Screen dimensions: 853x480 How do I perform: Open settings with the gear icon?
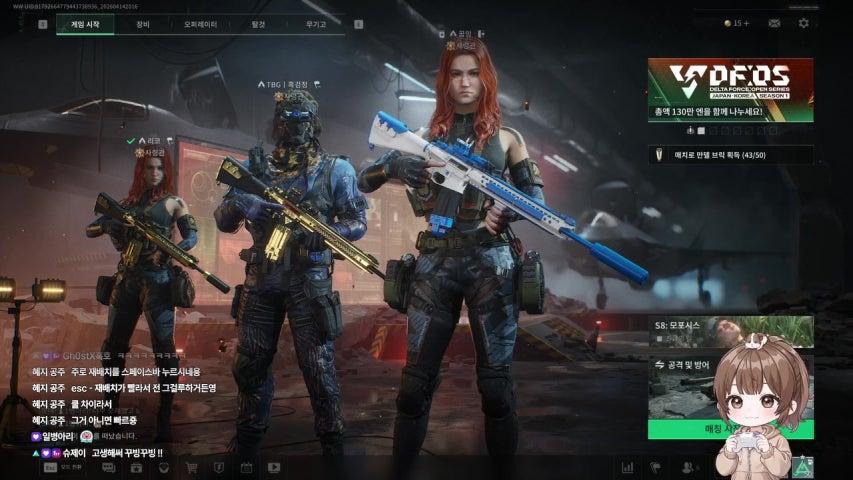coord(803,23)
